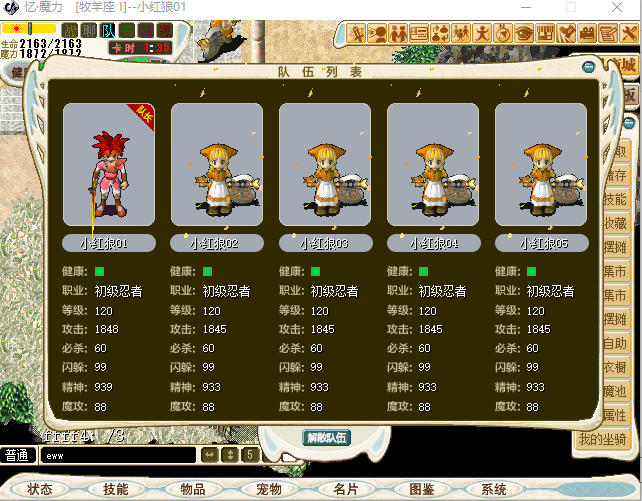Close the team list panel
The width and height of the screenshot is (642, 501).
coord(589,68)
